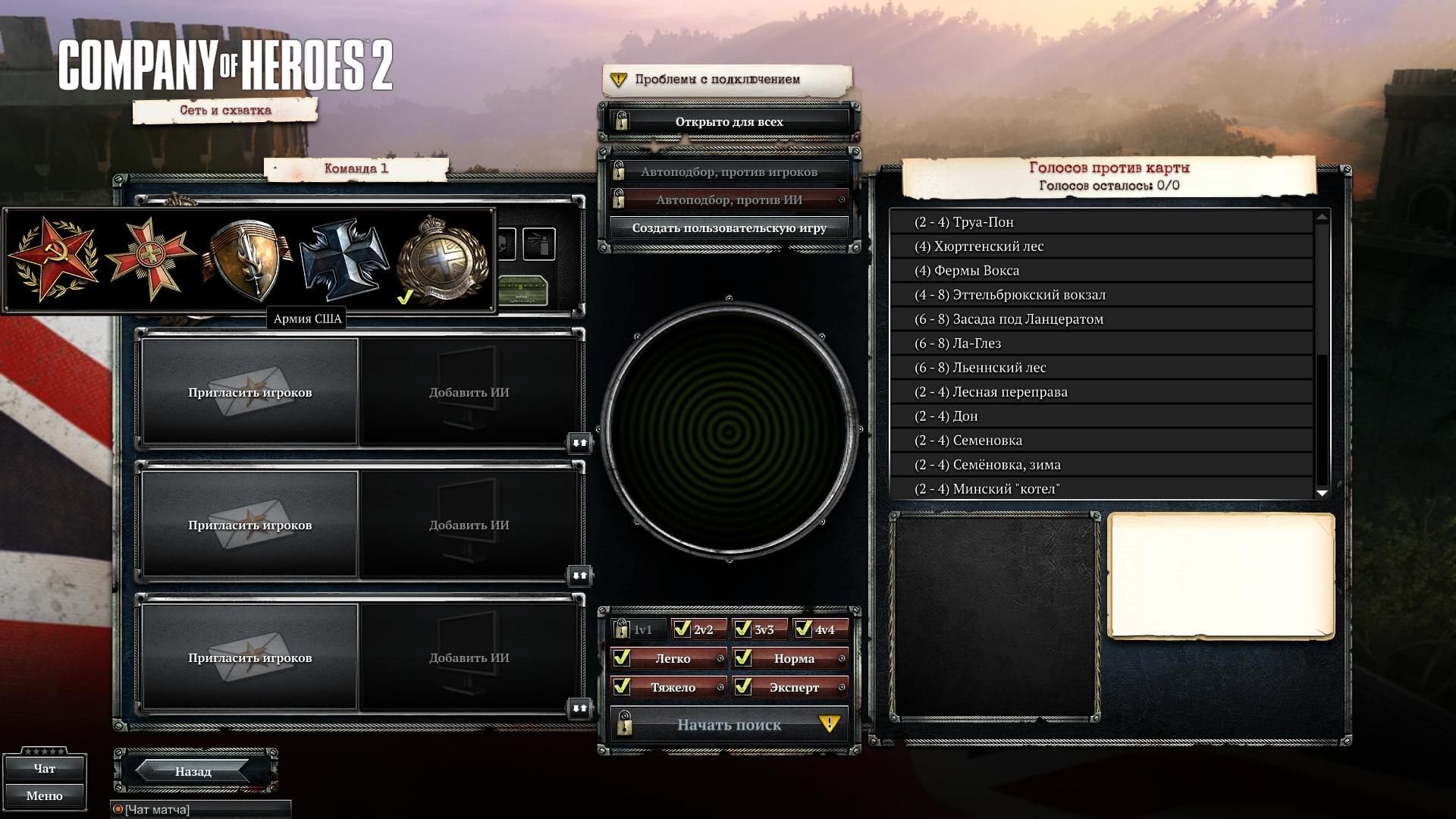Toggle the 2v2 match size checkbox
This screenshot has width=1456, height=819.
[682, 629]
